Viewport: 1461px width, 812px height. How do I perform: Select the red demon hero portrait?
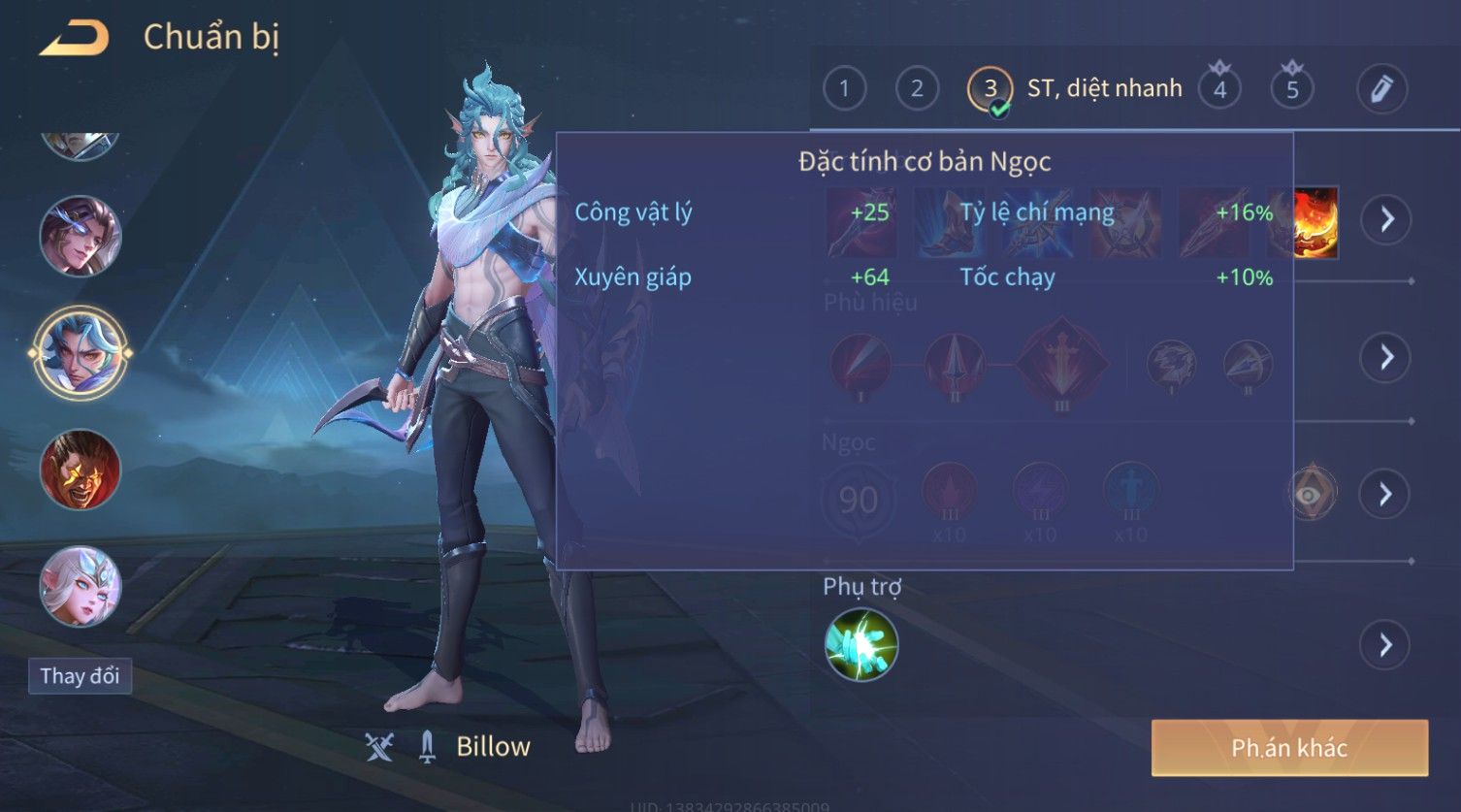[80, 471]
